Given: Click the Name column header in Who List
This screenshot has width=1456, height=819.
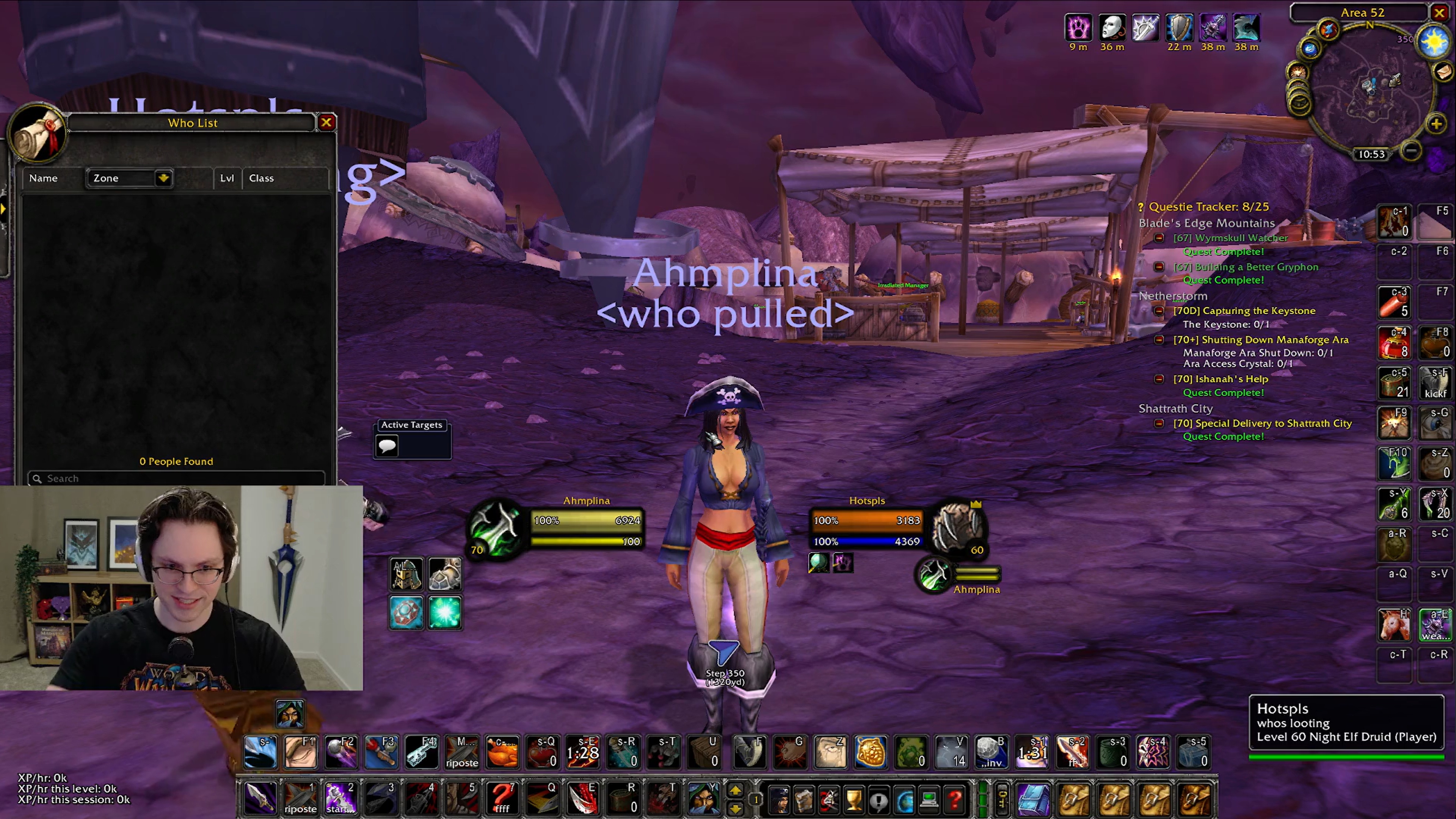Looking at the screenshot, I should click(x=44, y=178).
